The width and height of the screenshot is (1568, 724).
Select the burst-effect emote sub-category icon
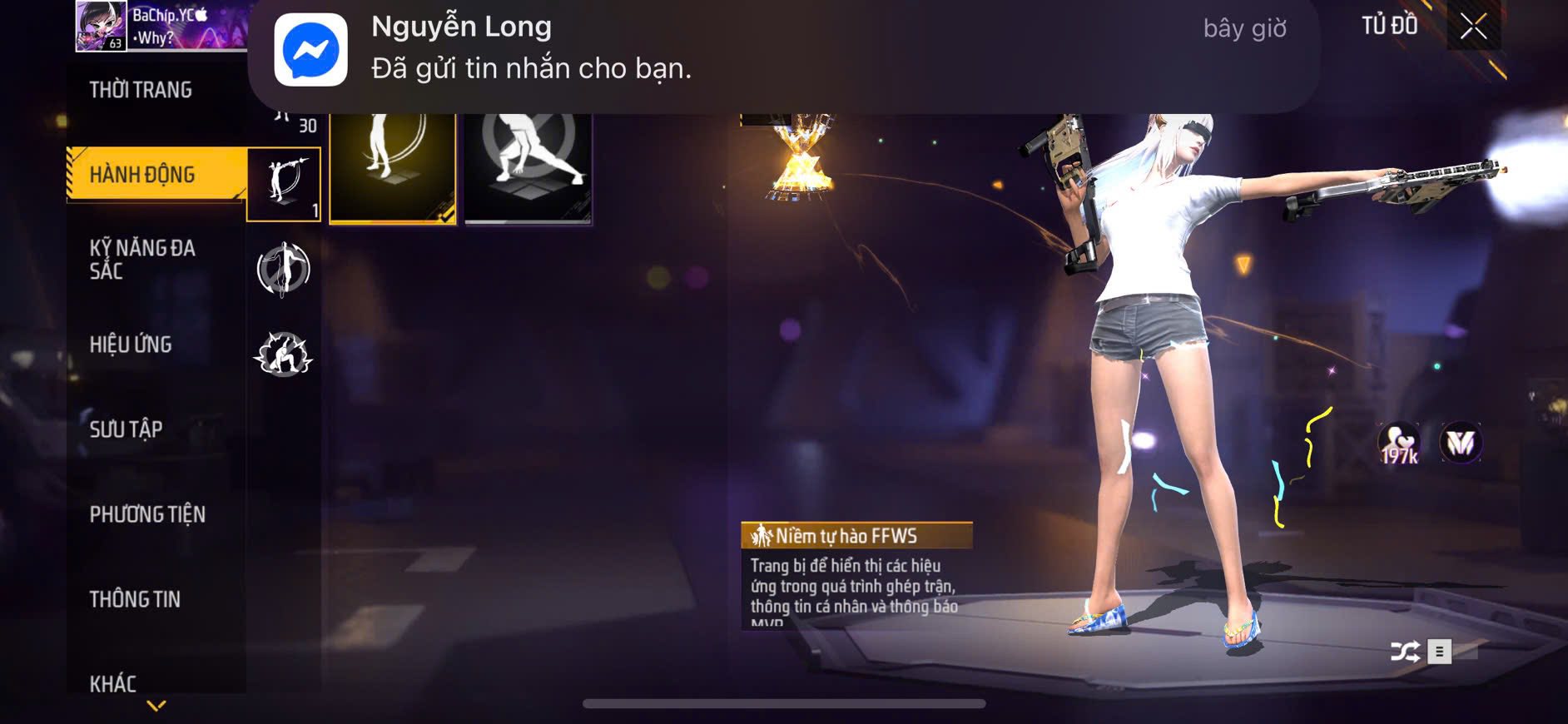[284, 355]
